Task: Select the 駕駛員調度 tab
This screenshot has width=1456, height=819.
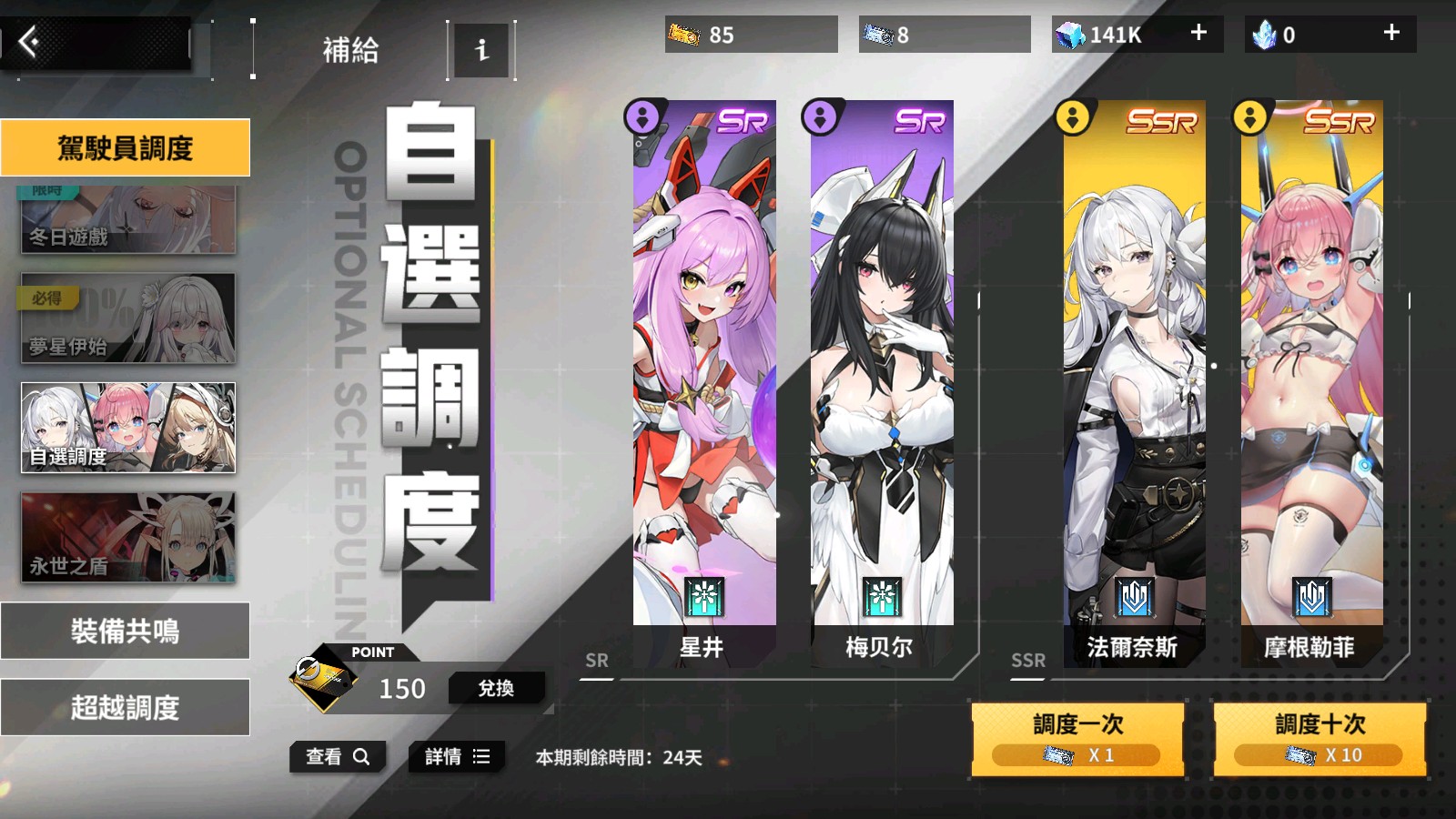Action: (127, 147)
